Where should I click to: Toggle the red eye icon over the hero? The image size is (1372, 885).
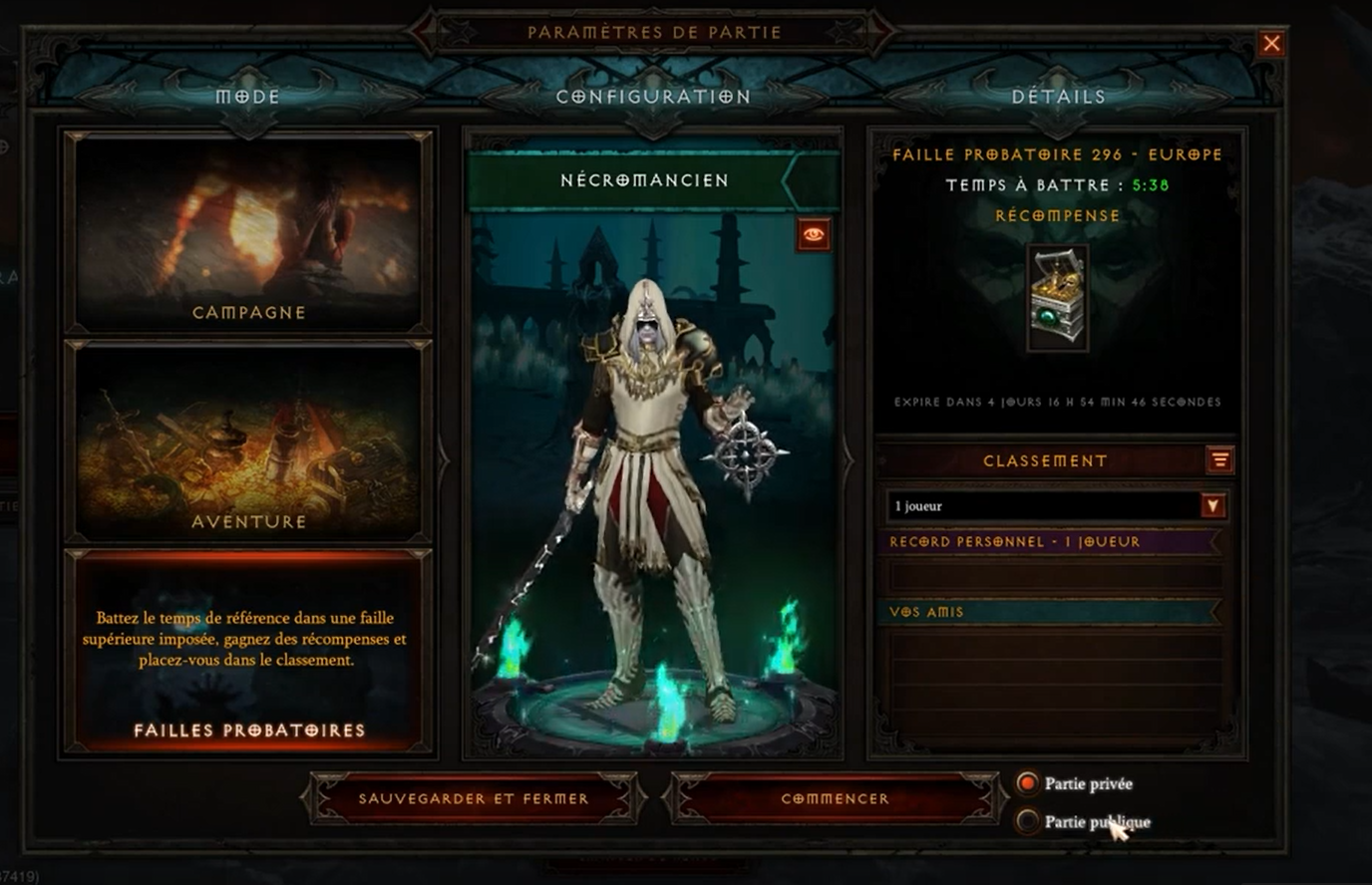(x=814, y=235)
